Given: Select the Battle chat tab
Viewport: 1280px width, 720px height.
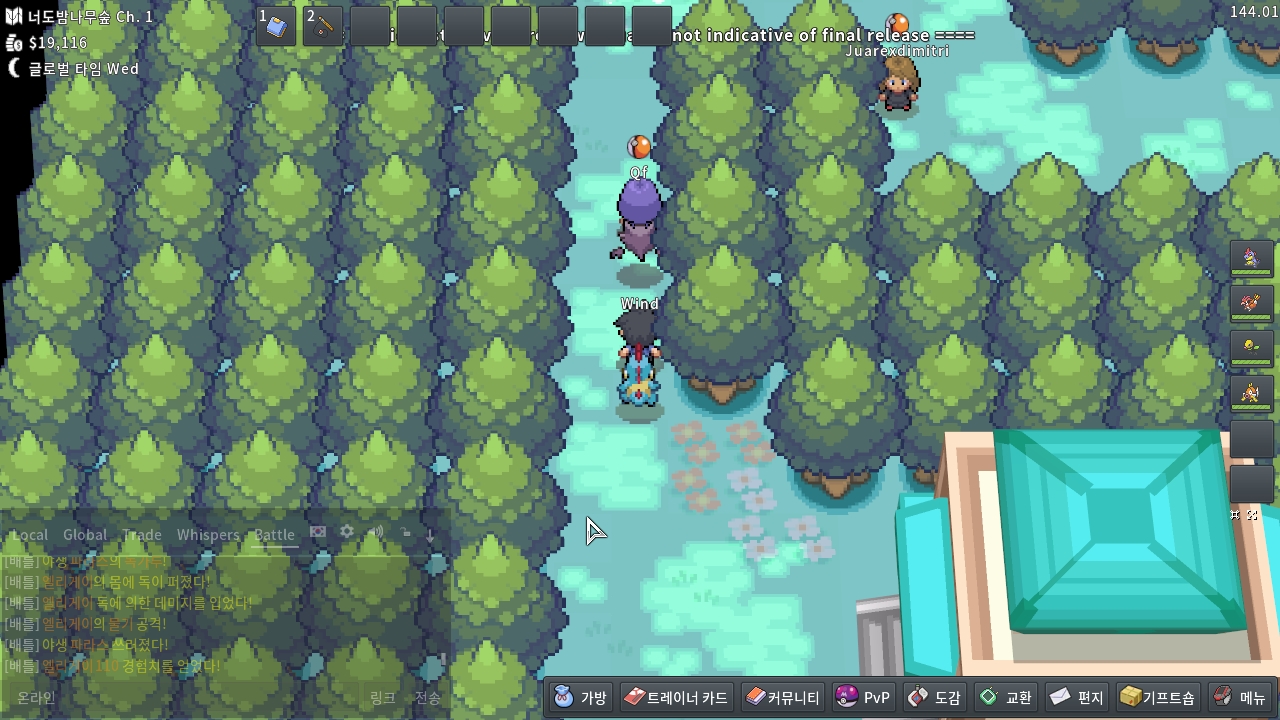Looking at the screenshot, I should [x=274, y=535].
